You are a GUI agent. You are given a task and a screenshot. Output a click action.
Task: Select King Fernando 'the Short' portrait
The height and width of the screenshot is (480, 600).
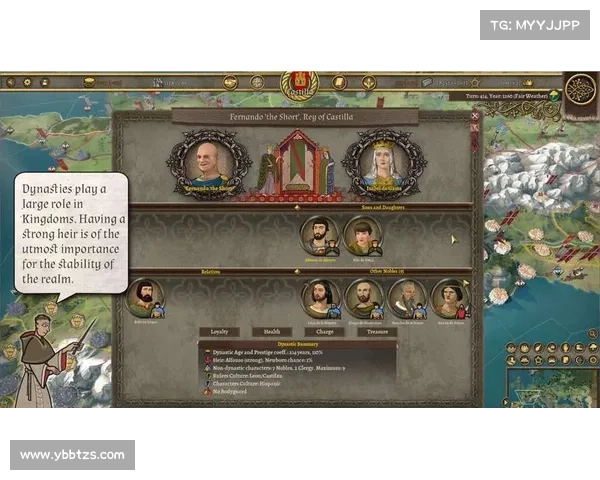click(209, 161)
